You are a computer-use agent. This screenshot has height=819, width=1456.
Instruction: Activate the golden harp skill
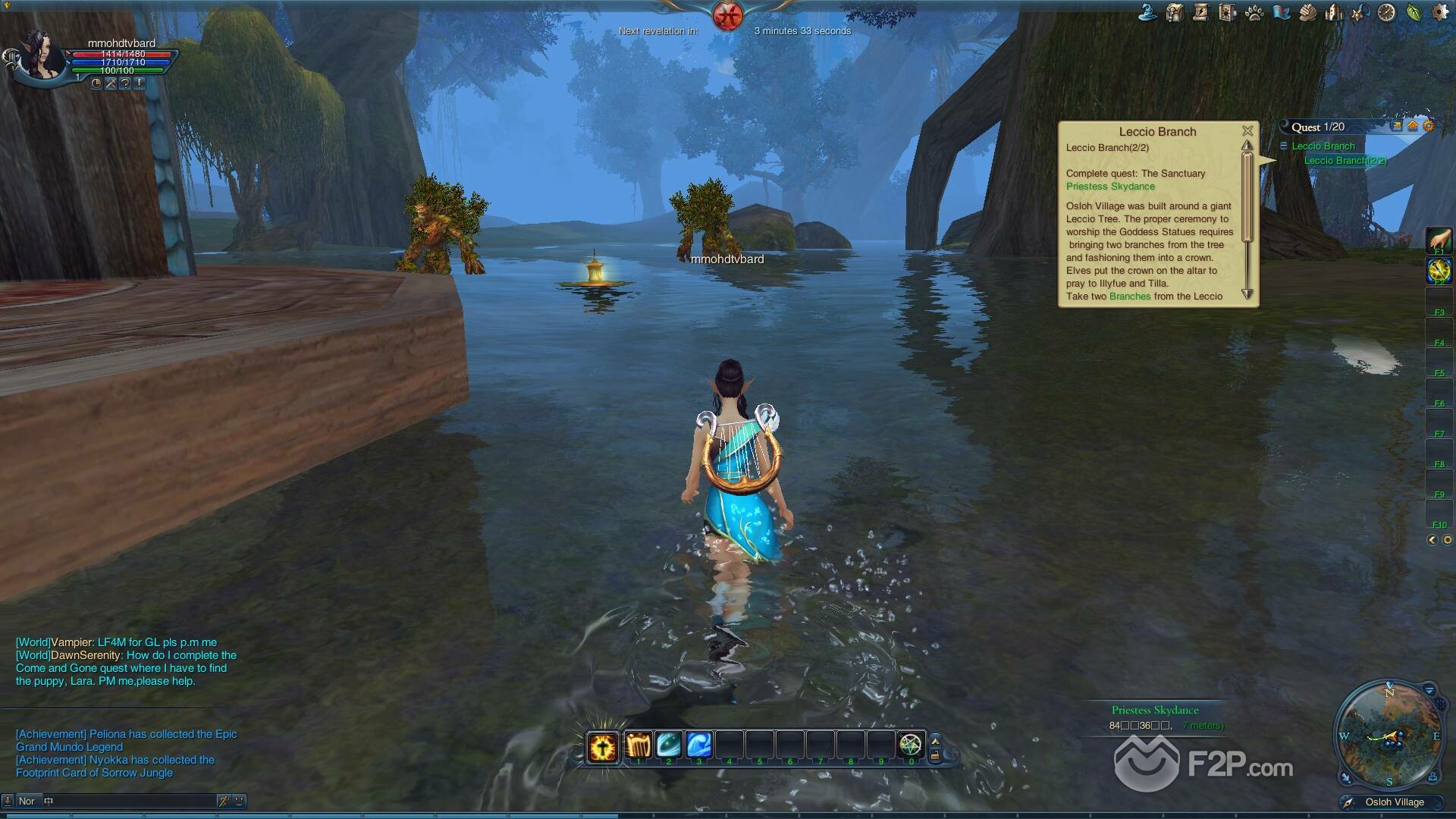(x=638, y=745)
